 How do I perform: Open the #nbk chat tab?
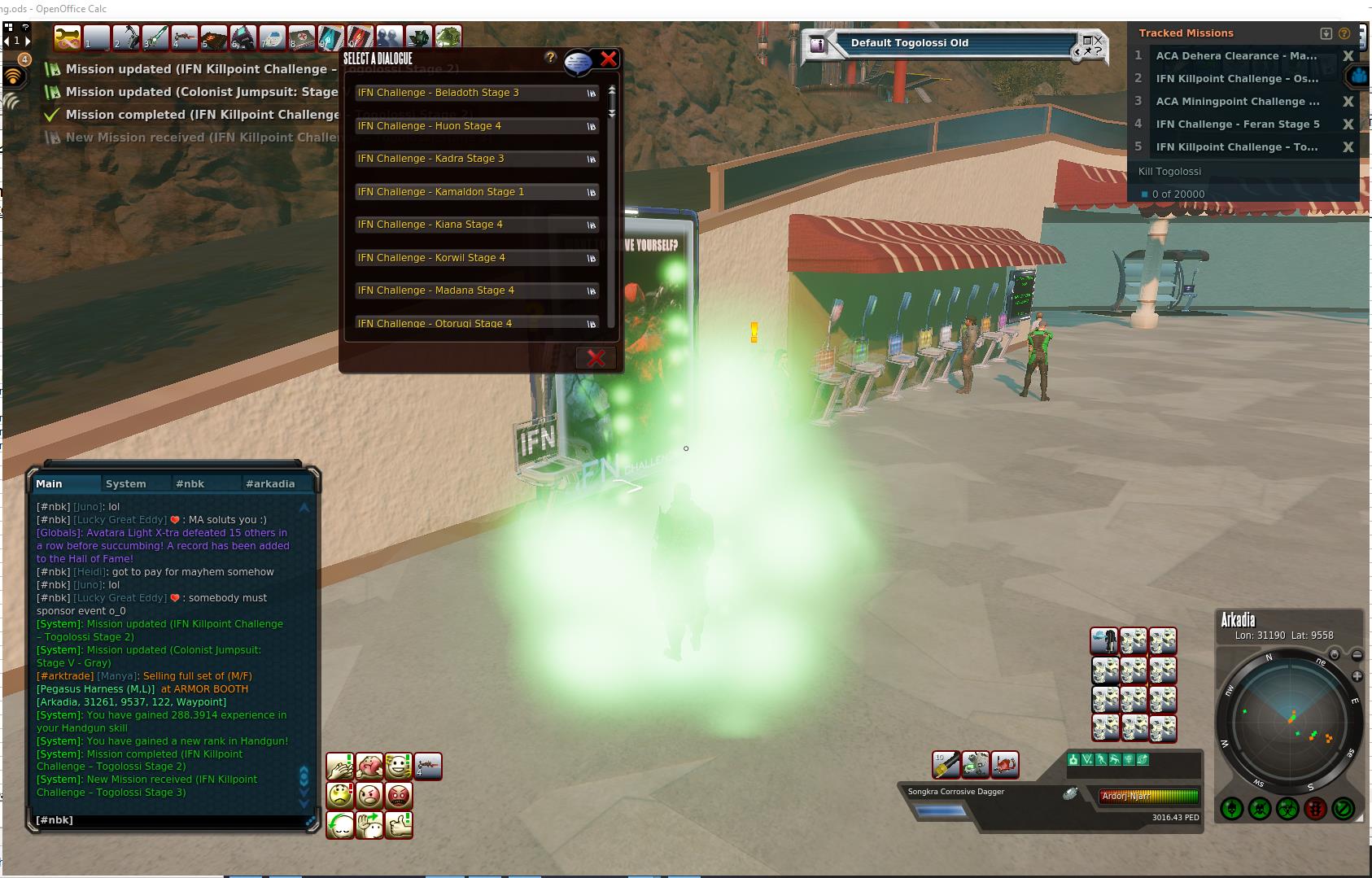coord(190,483)
